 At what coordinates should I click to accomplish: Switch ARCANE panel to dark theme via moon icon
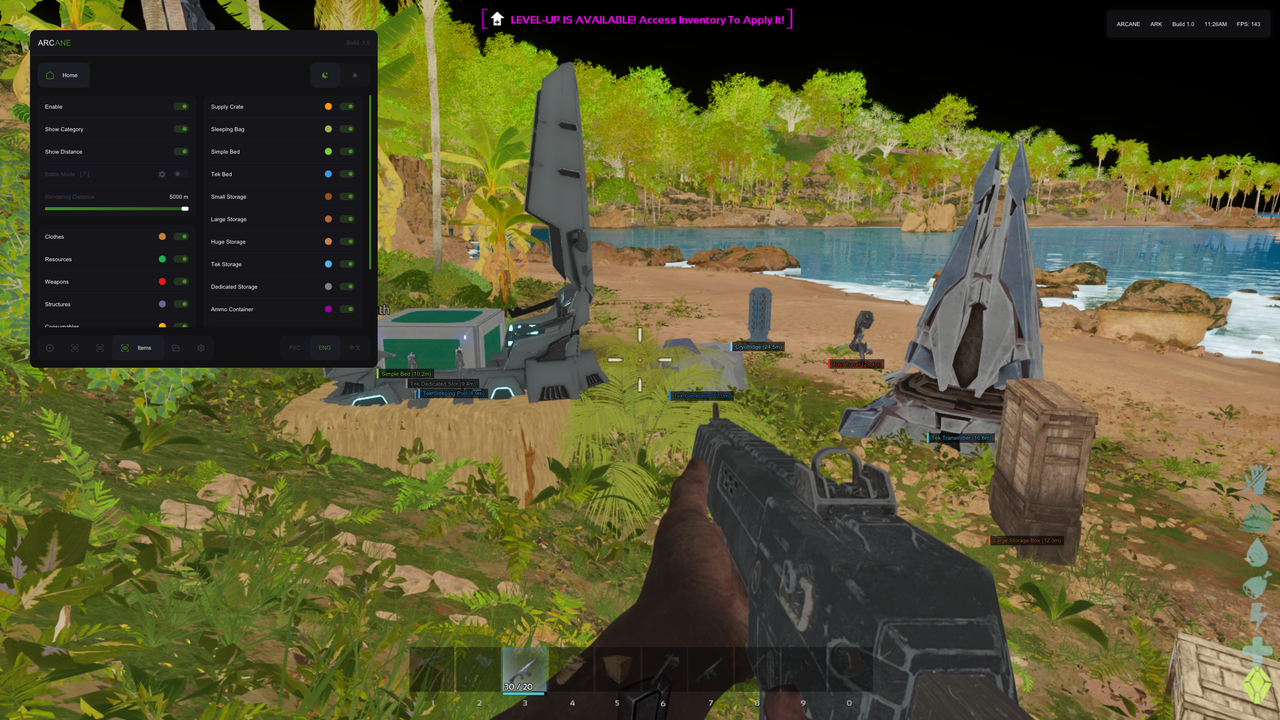(x=324, y=75)
